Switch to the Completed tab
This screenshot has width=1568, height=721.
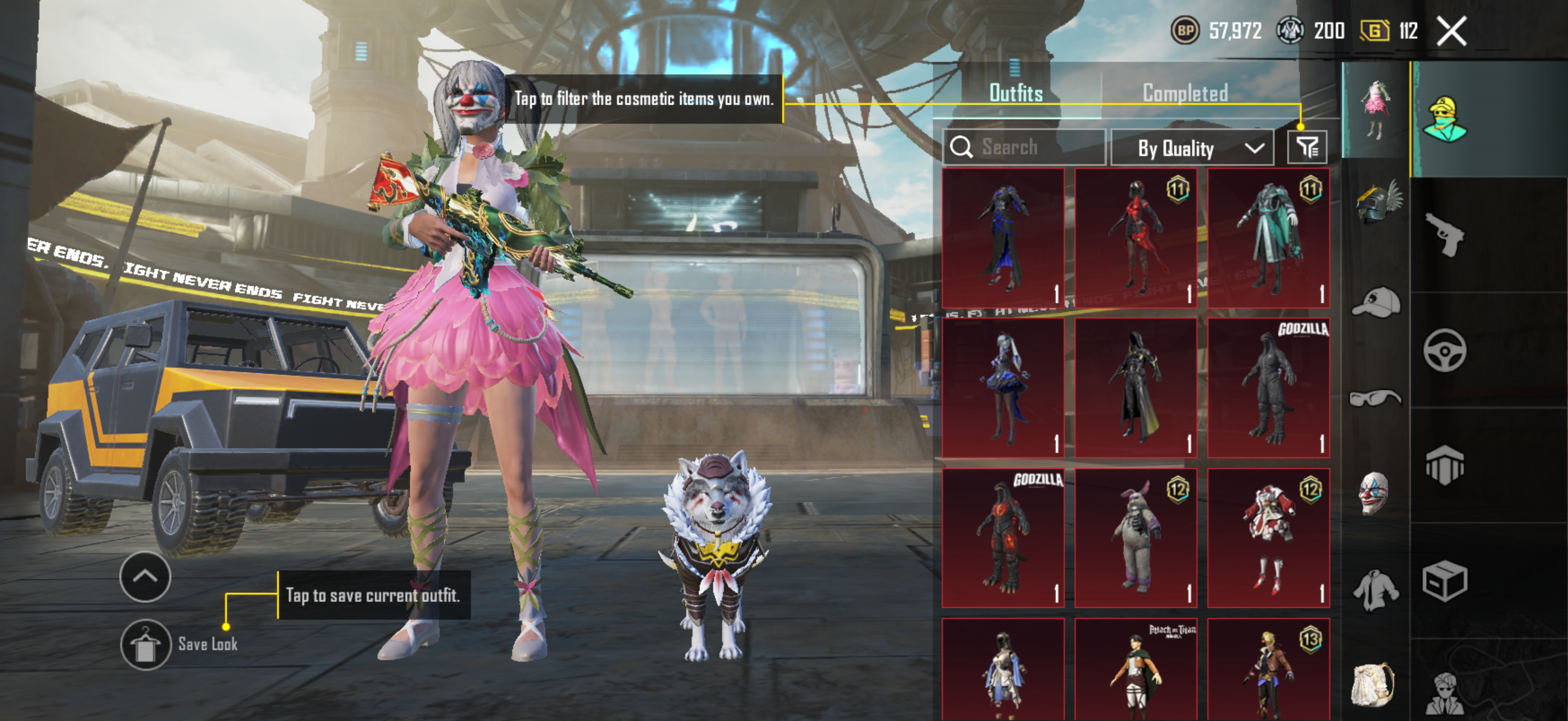pyautogui.click(x=1185, y=93)
